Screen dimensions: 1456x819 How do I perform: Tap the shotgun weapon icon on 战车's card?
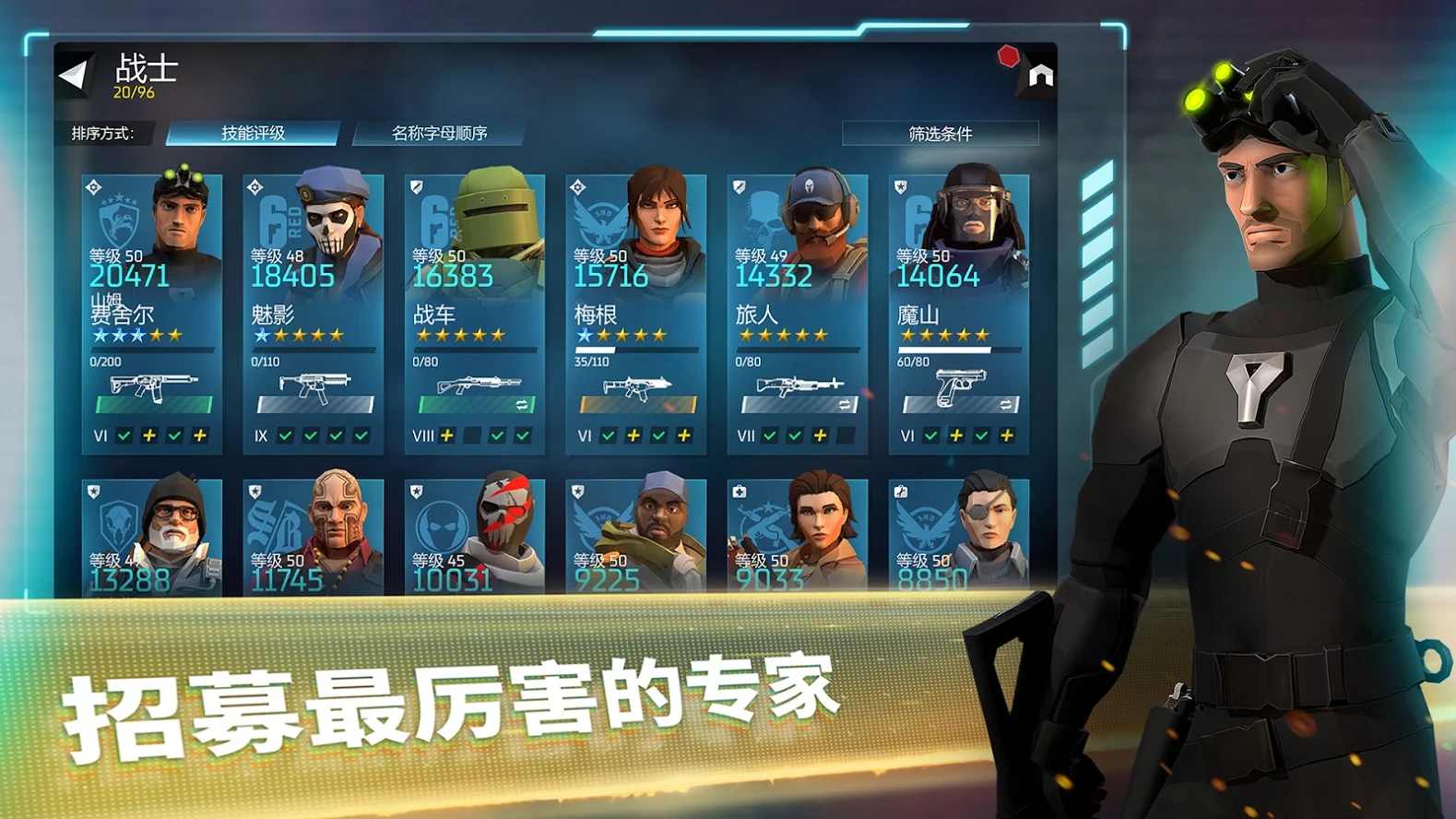click(479, 383)
